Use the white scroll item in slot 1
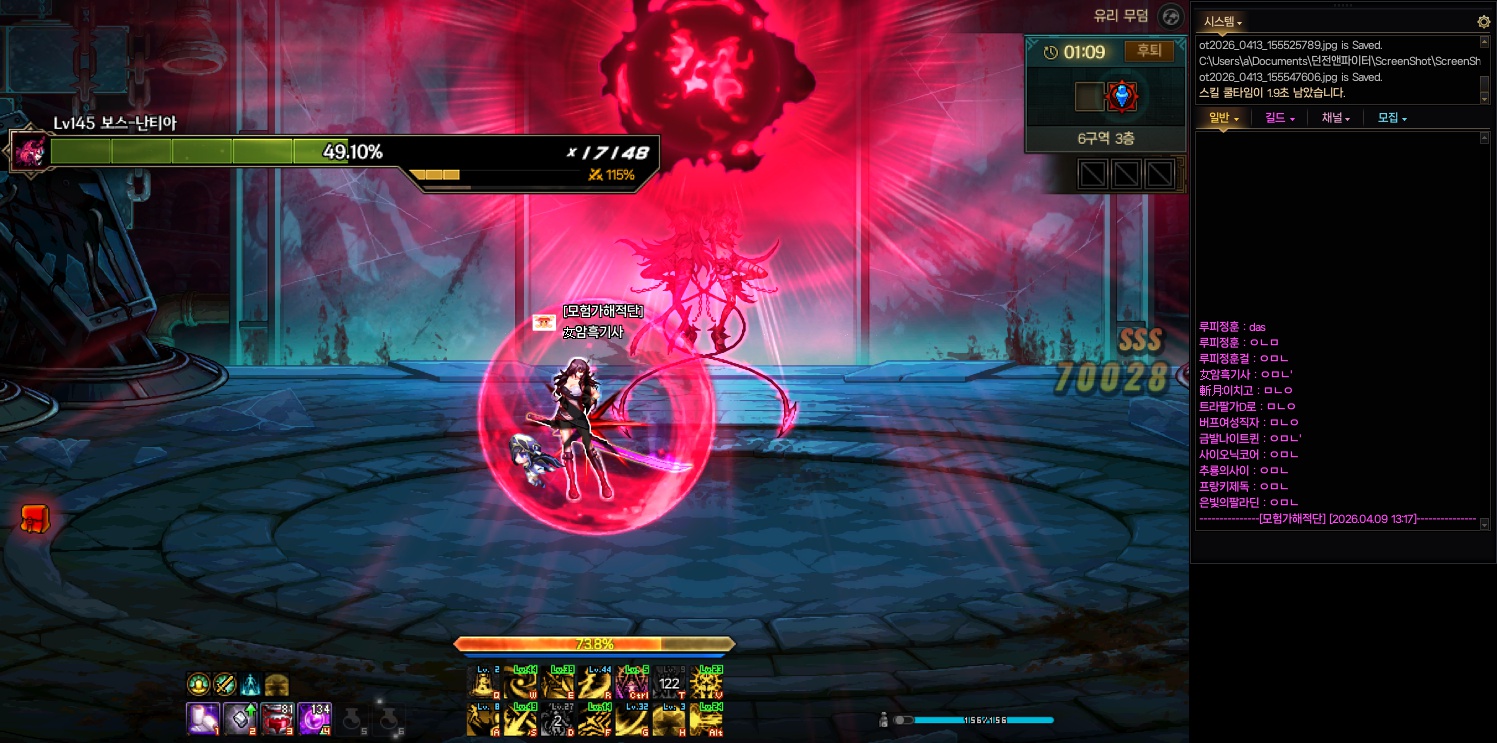 202,718
